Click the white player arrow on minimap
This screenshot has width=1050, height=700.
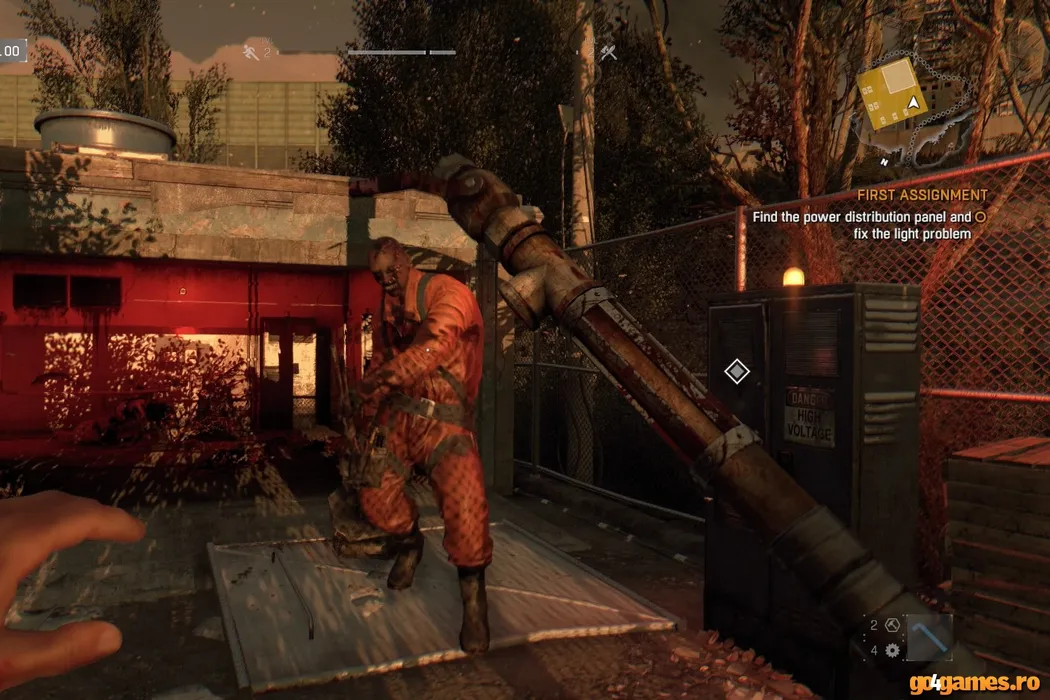coord(912,103)
